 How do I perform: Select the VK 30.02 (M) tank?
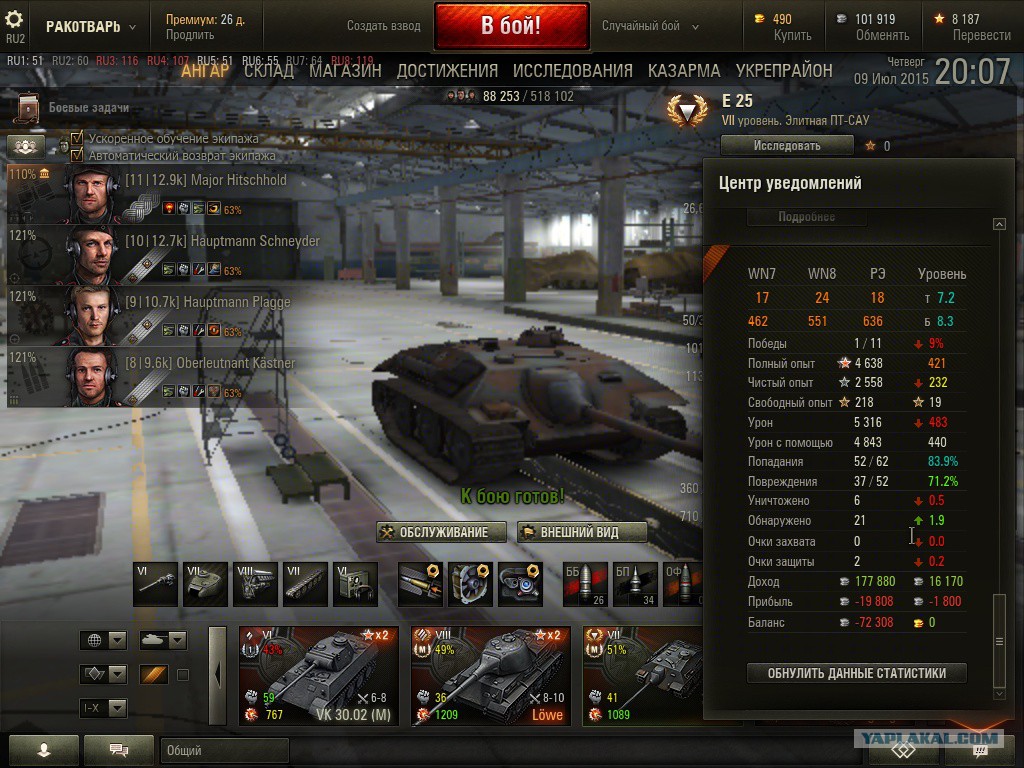click(318, 676)
